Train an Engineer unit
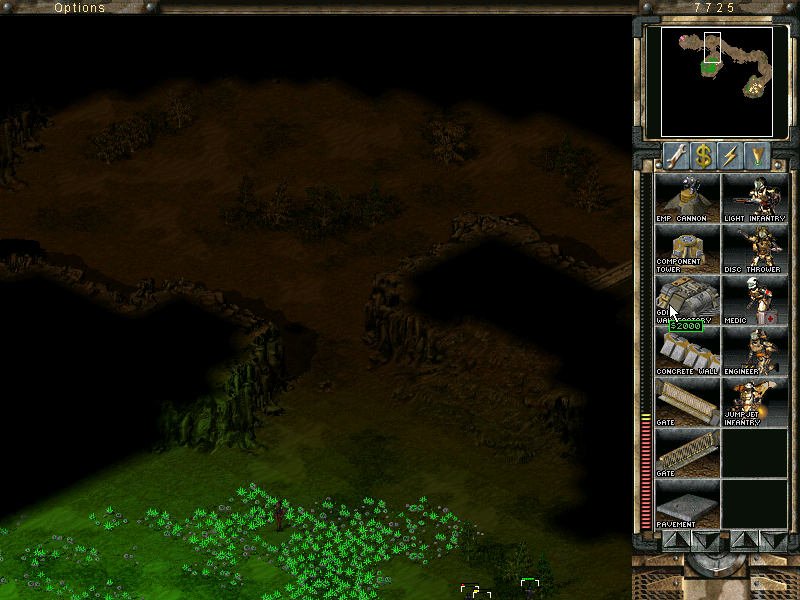The width and height of the screenshot is (800, 600). point(754,351)
